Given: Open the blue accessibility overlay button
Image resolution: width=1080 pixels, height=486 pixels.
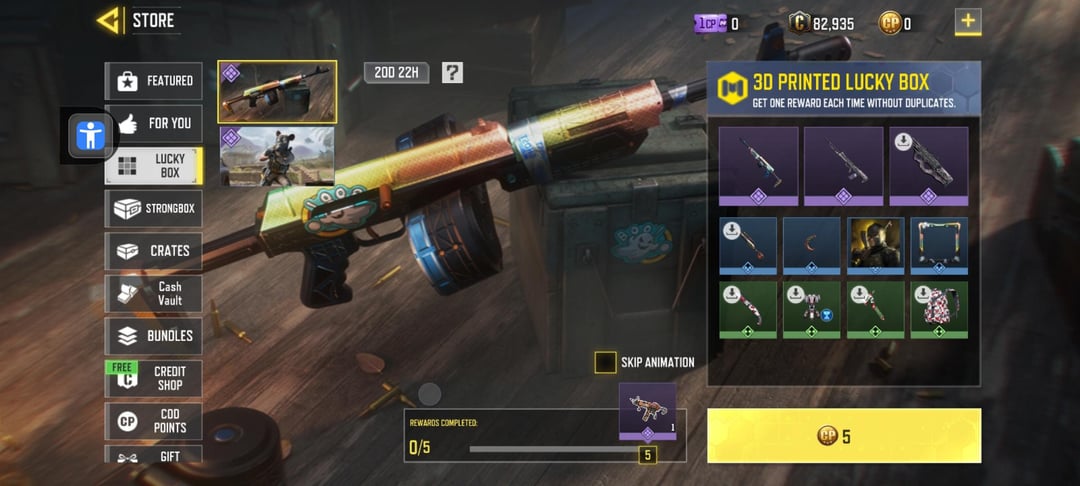Looking at the screenshot, I should click(x=91, y=135).
